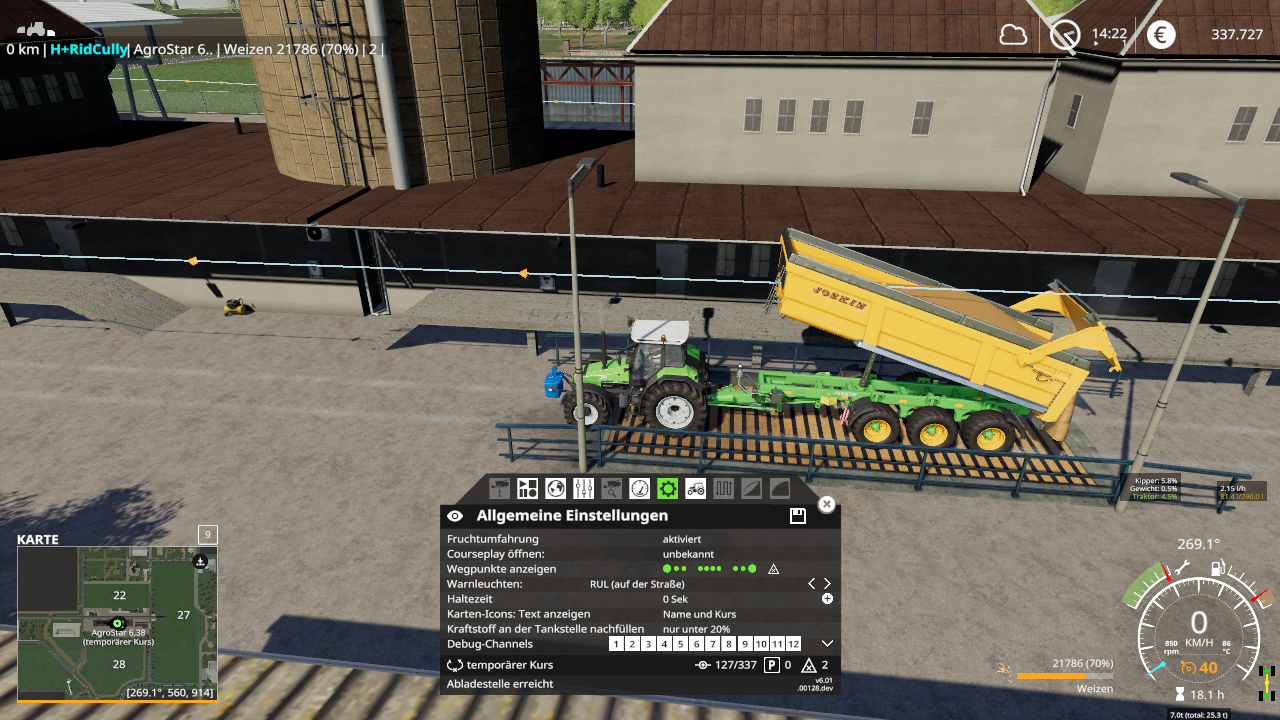Save settings with the floppy disk icon
The width and height of the screenshot is (1280, 720).
point(797,516)
